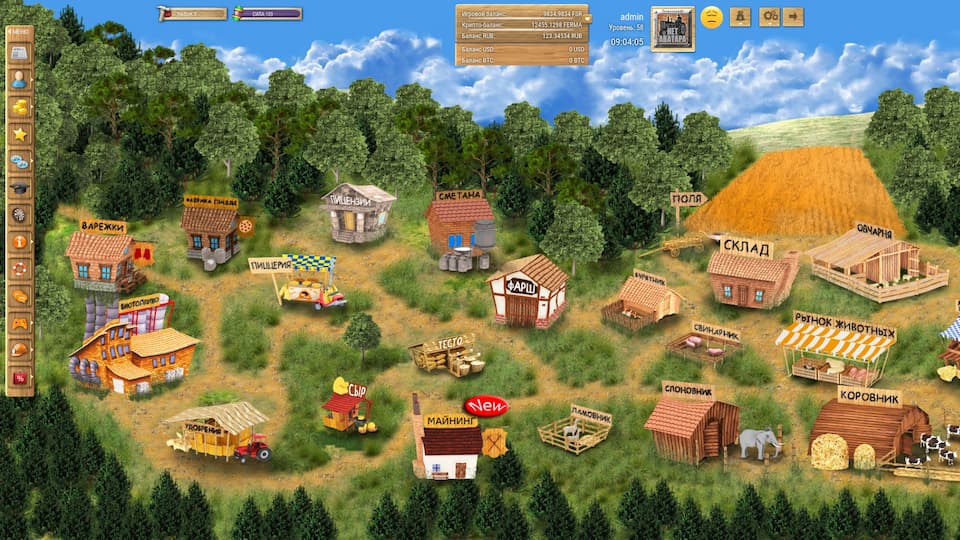Open the player profile icon in the sidebar
Viewport: 960px width, 540px height.
(19, 80)
